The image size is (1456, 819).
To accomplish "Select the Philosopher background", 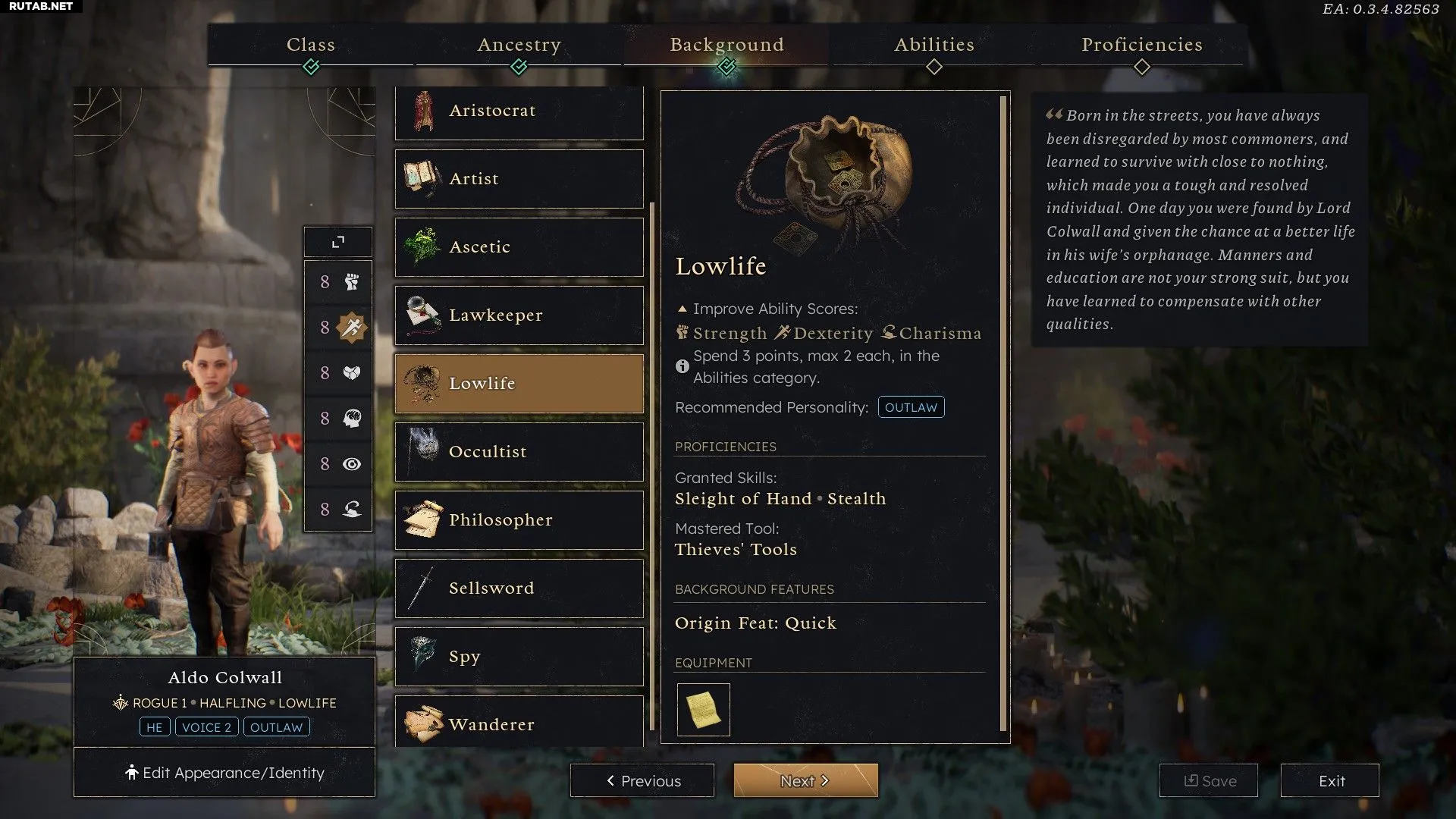I will [x=519, y=520].
